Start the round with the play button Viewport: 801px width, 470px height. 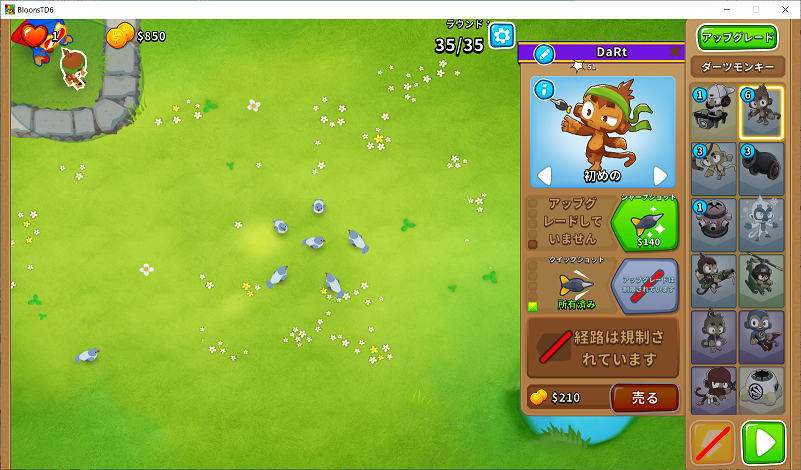click(x=763, y=442)
